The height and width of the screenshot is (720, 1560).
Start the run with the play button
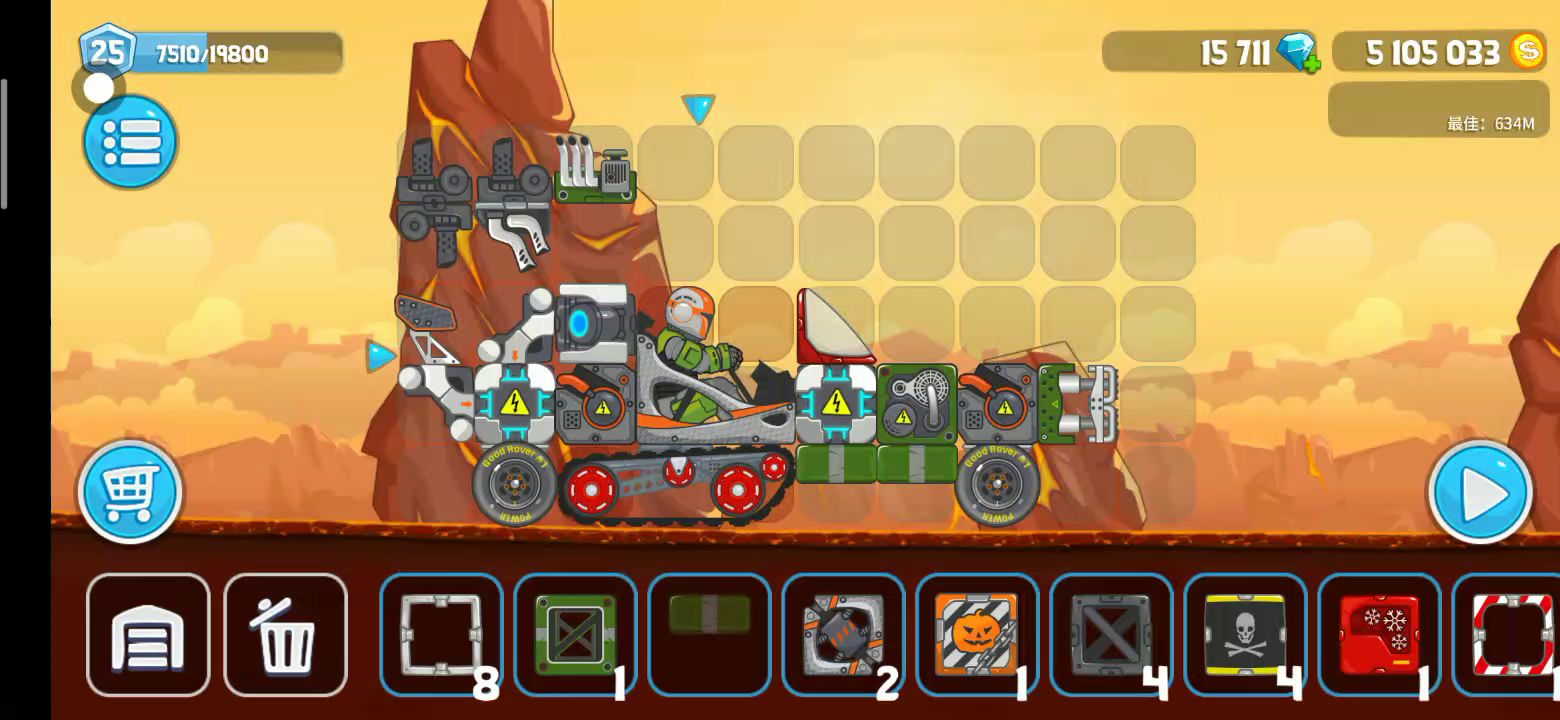(1480, 492)
